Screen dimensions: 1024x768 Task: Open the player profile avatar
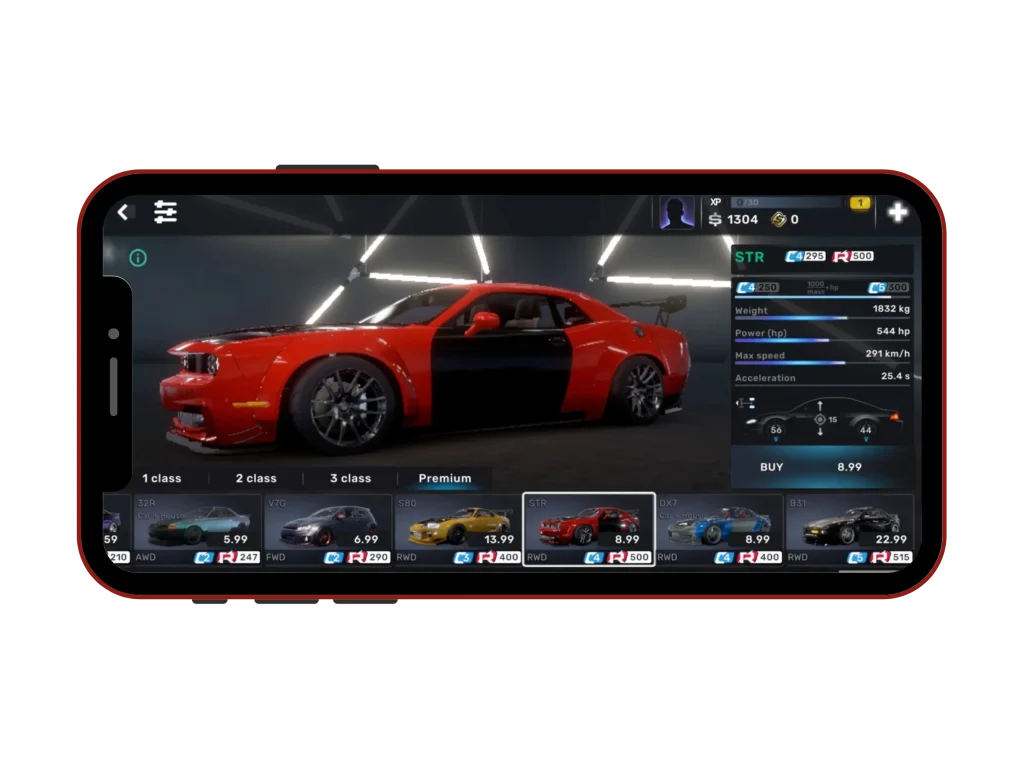point(677,212)
